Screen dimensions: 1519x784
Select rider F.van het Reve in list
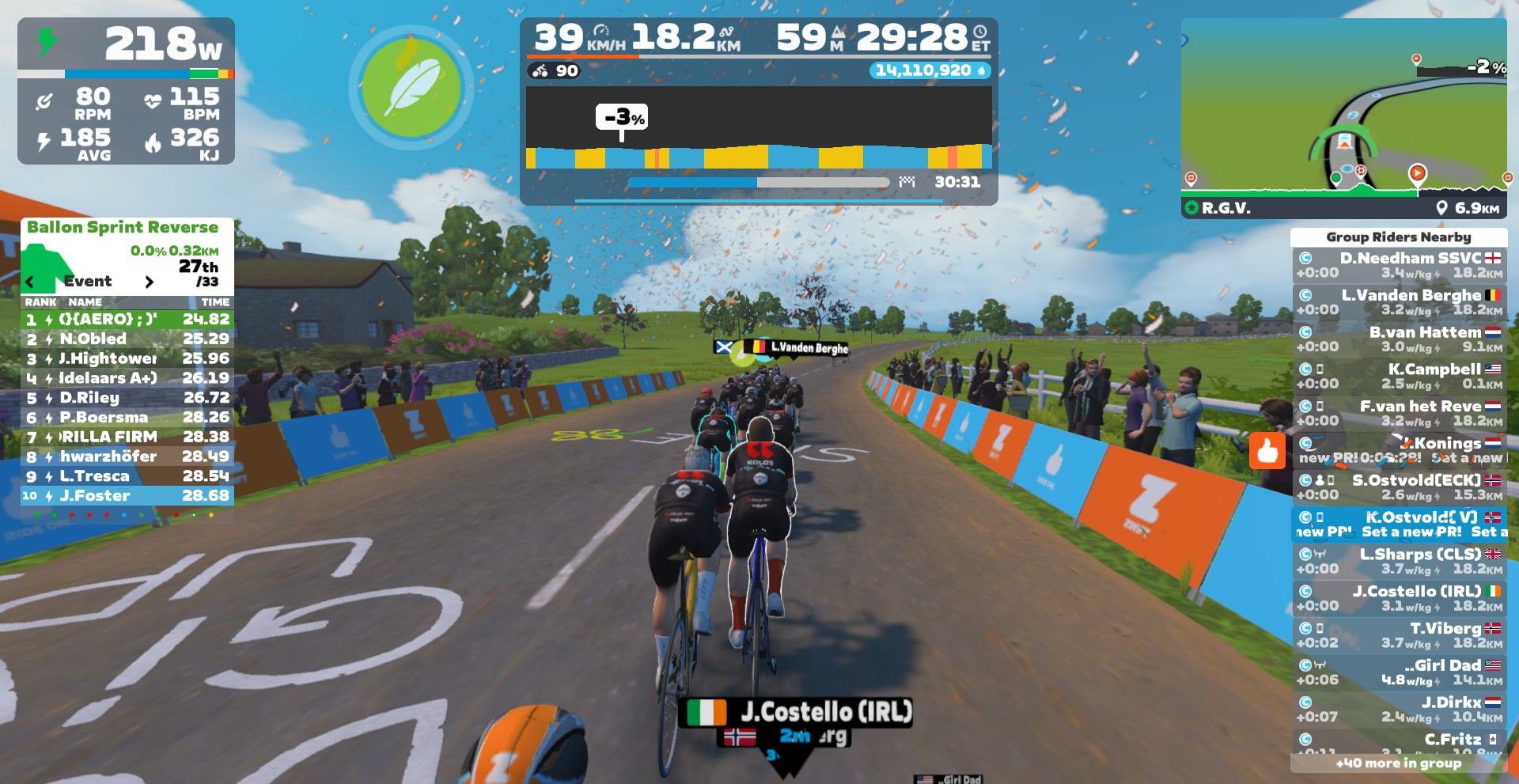[1399, 414]
